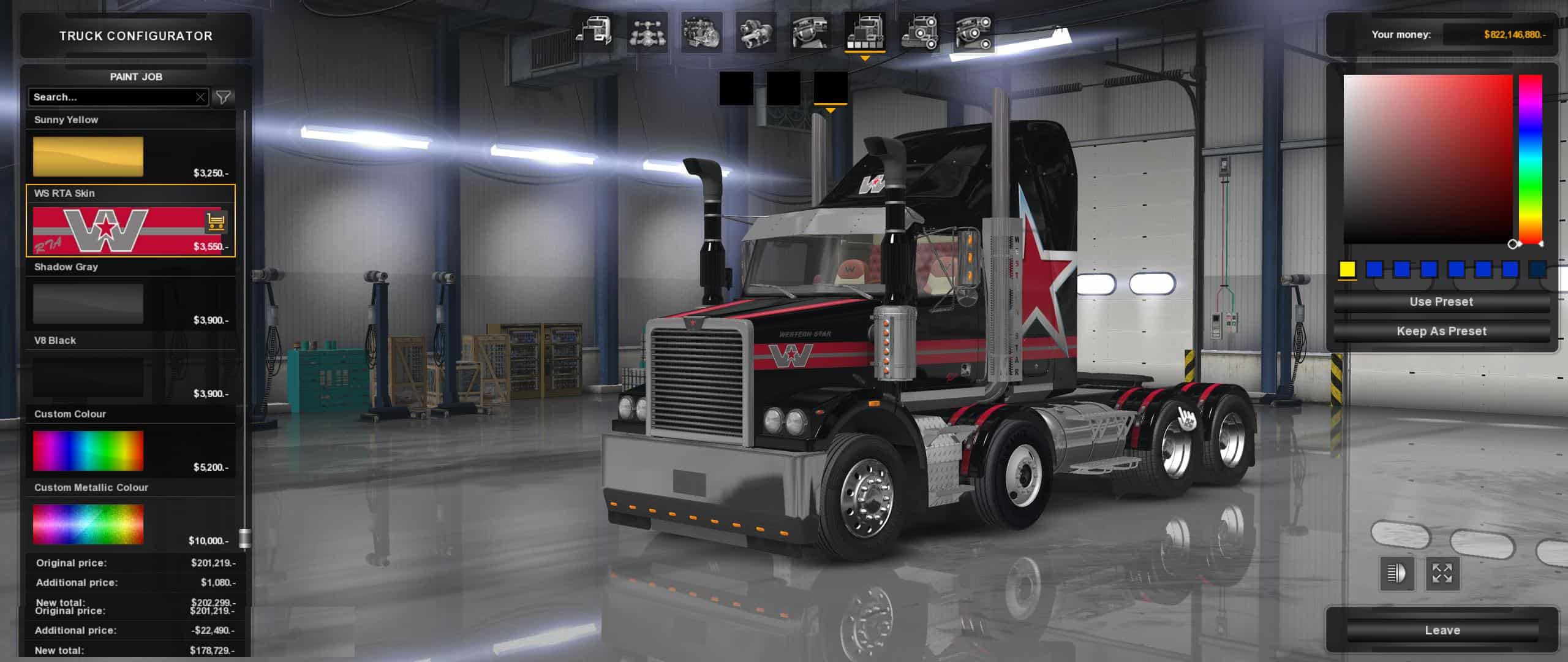Screen dimensions: 1568x662
Task: Apply colour with Use Preset button
Action: (1441, 302)
